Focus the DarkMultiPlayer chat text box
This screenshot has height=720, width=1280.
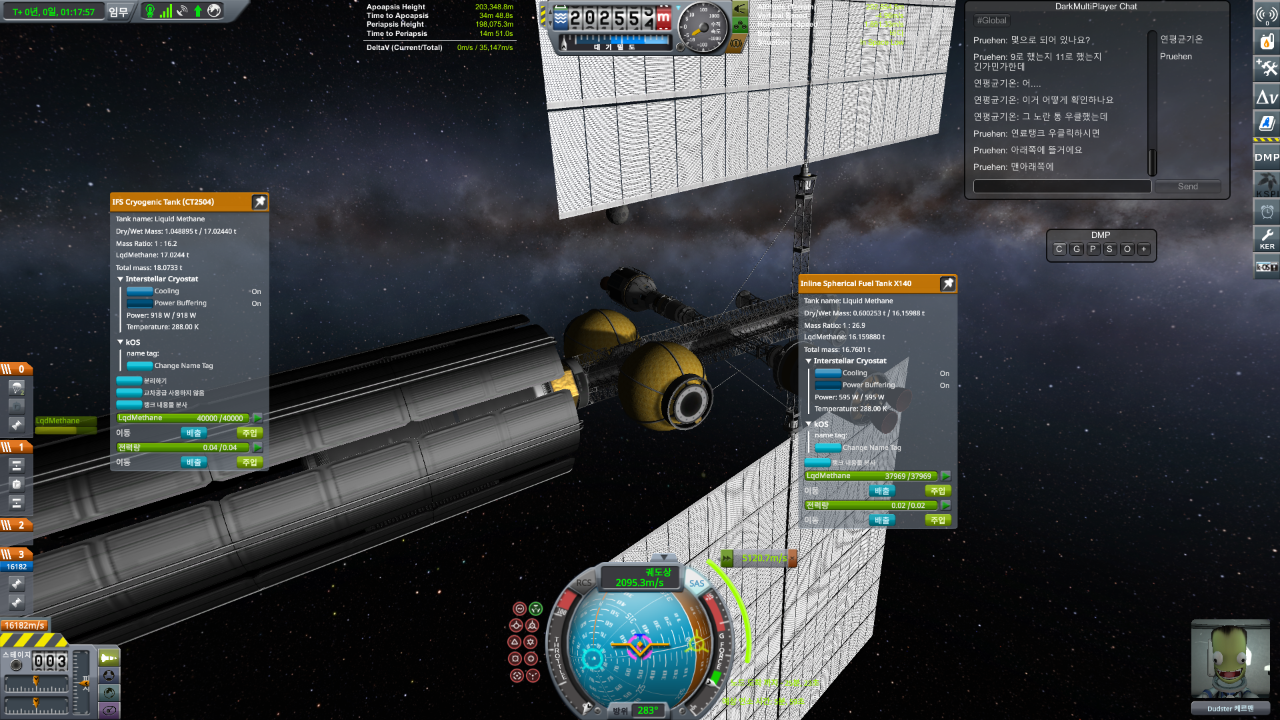pyautogui.click(x=1061, y=186)
